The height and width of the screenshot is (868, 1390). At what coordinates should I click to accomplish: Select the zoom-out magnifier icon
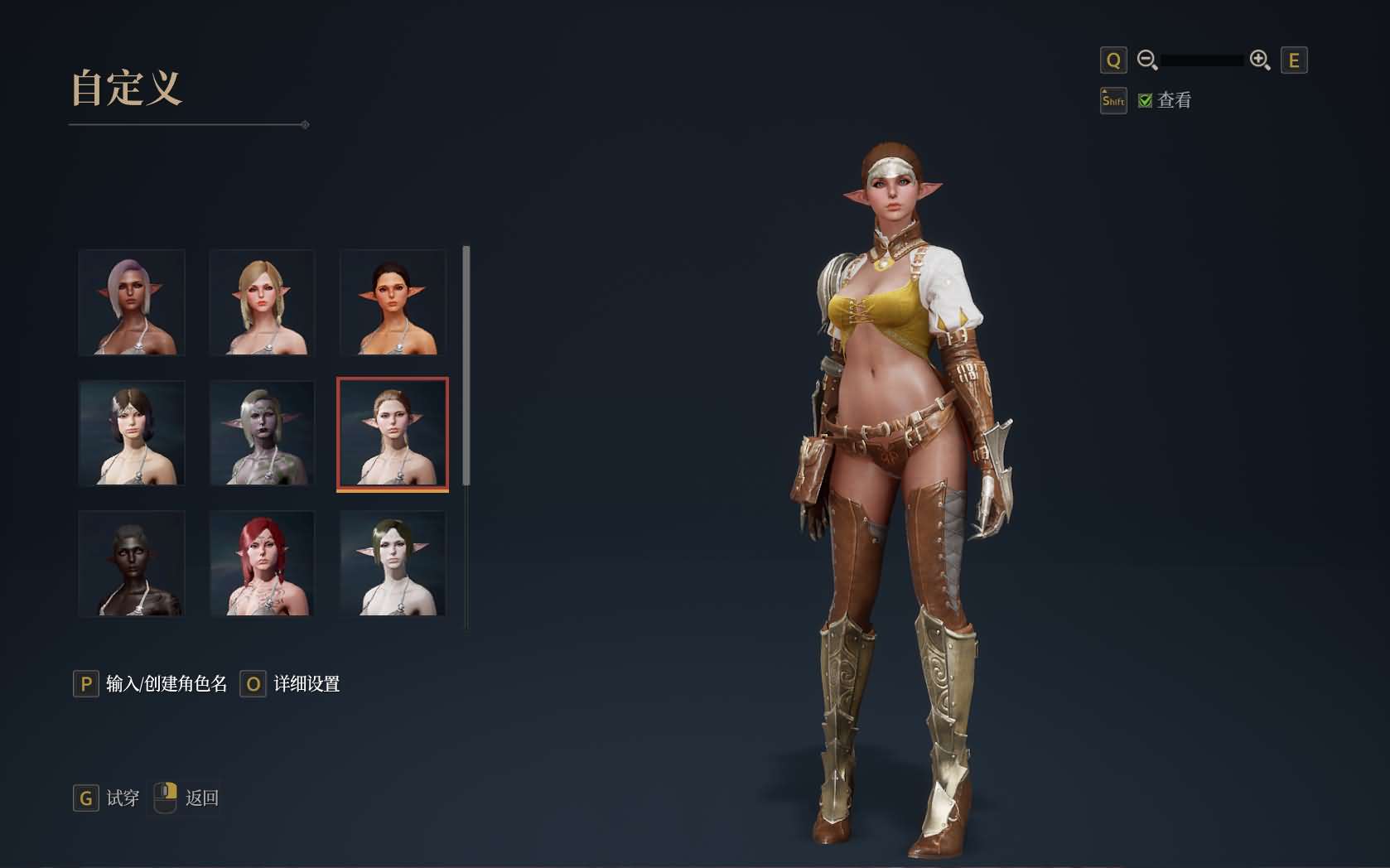click(1148, 60)
